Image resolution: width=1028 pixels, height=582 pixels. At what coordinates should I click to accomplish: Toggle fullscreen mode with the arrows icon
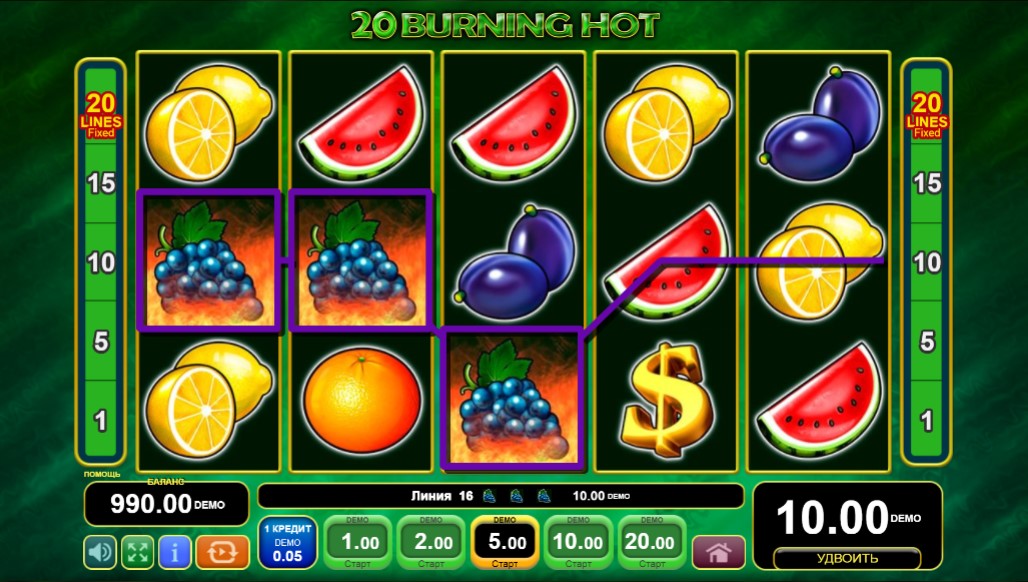(137, 551)
